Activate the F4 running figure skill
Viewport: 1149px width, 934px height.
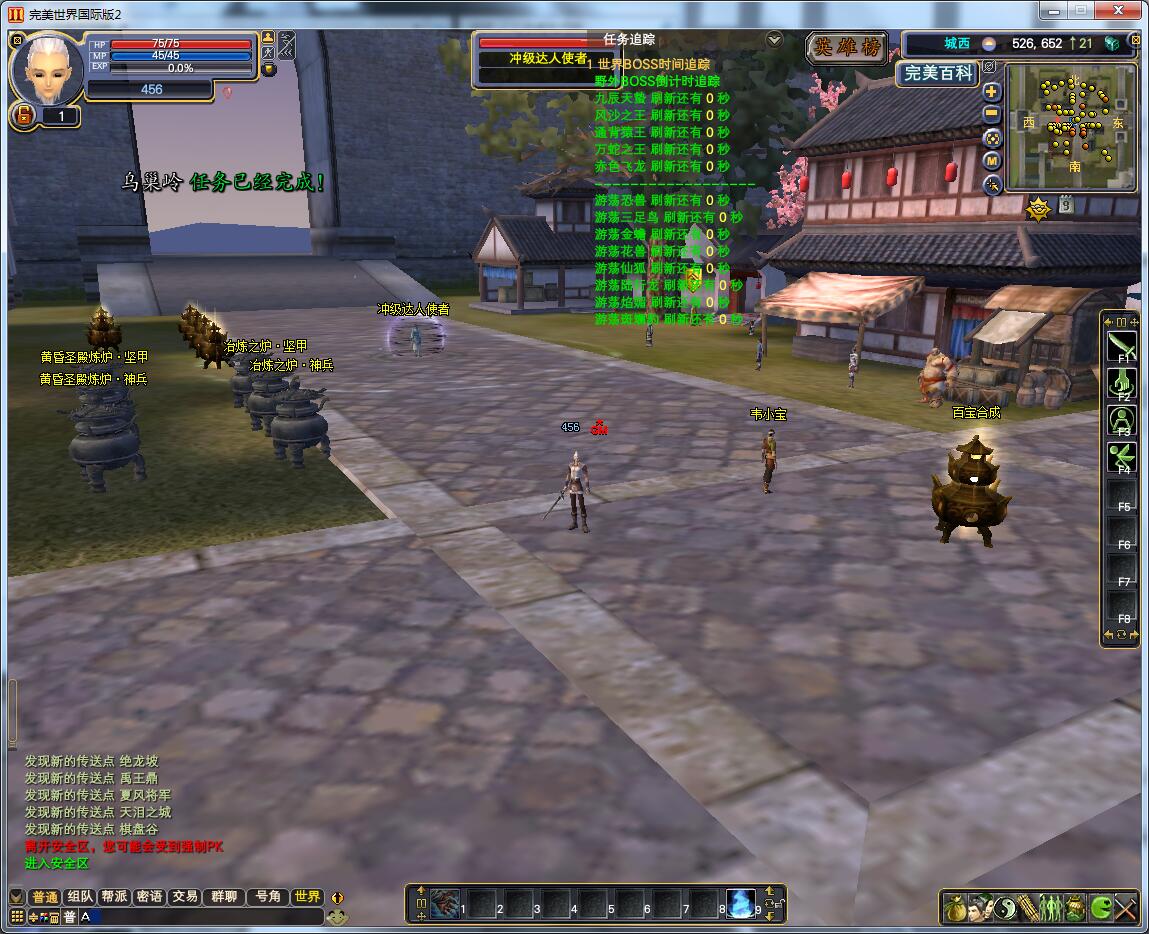[1121, 457]
